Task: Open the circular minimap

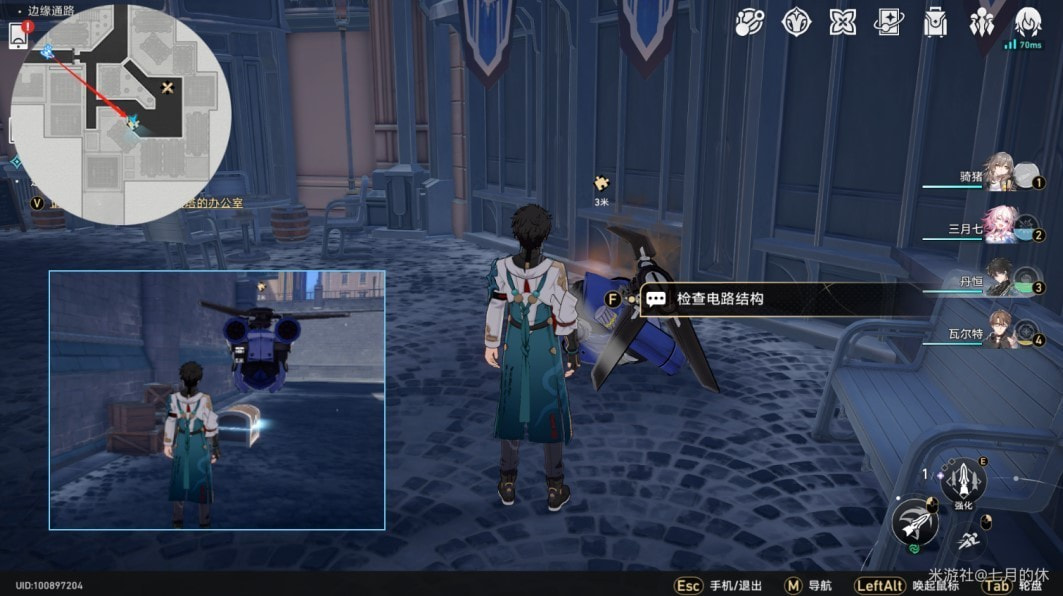Action: click(x=121, y=113)
